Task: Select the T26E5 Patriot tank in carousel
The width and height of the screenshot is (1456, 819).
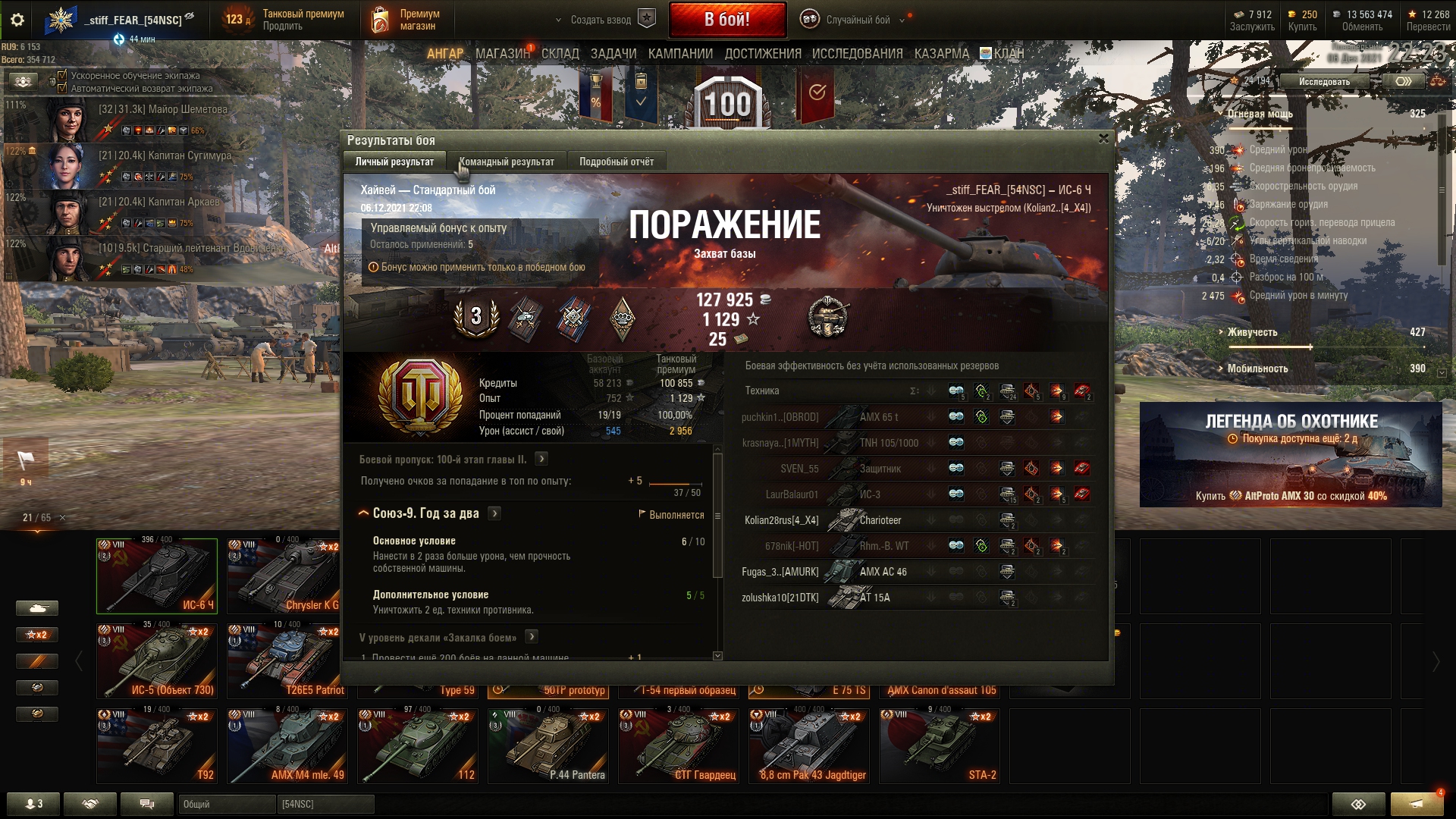Action: tap(287, 660)
